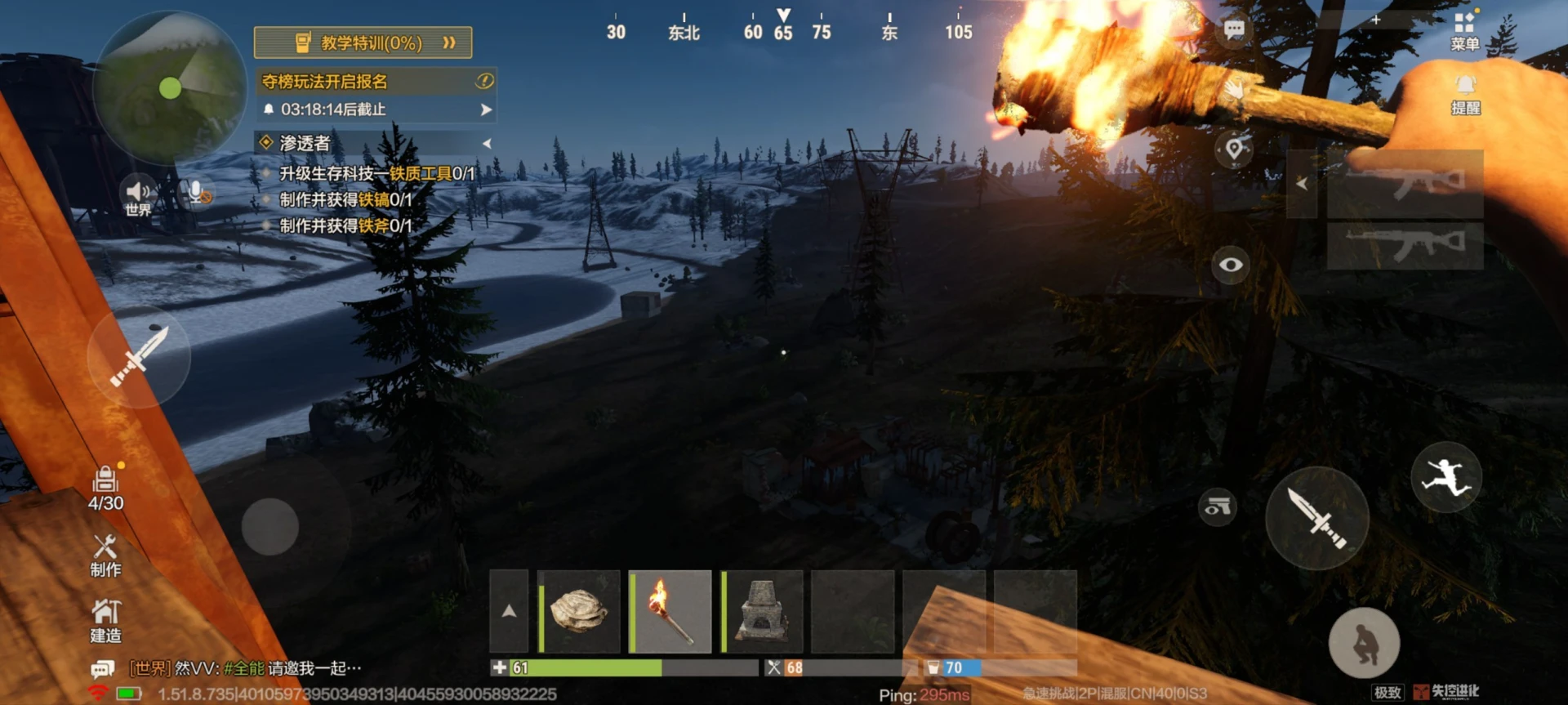This screenshot has height=705, width=1568.
Task: Open the backpack showing 4/30
Action: point(105,489)
